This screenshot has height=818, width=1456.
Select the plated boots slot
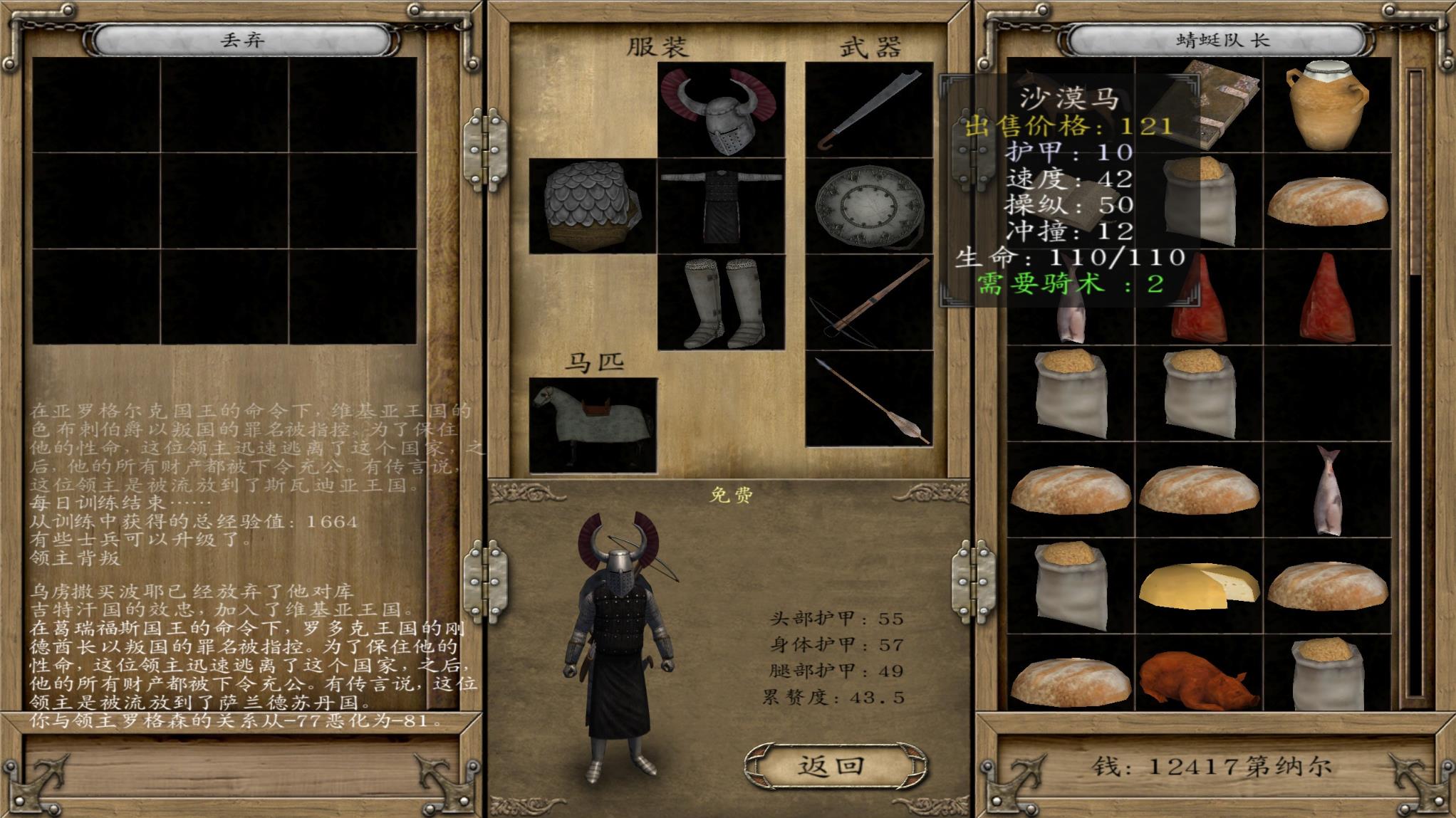coord(721,303)
